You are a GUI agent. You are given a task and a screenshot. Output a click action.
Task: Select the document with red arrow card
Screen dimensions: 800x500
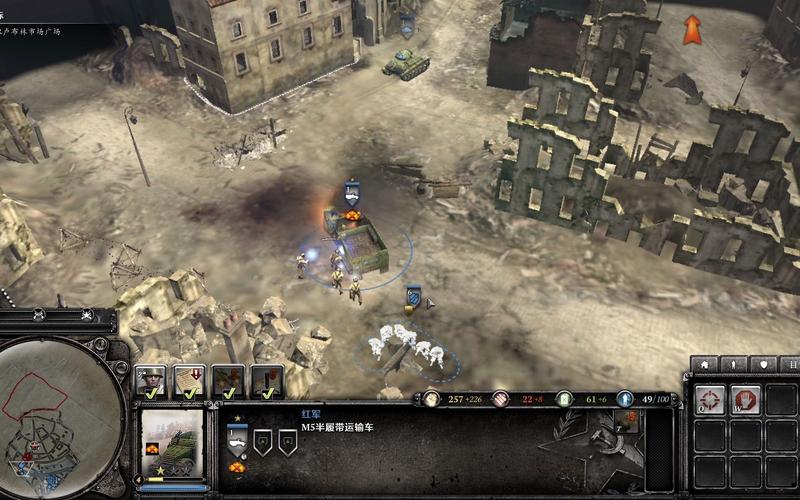coord(189,382)
